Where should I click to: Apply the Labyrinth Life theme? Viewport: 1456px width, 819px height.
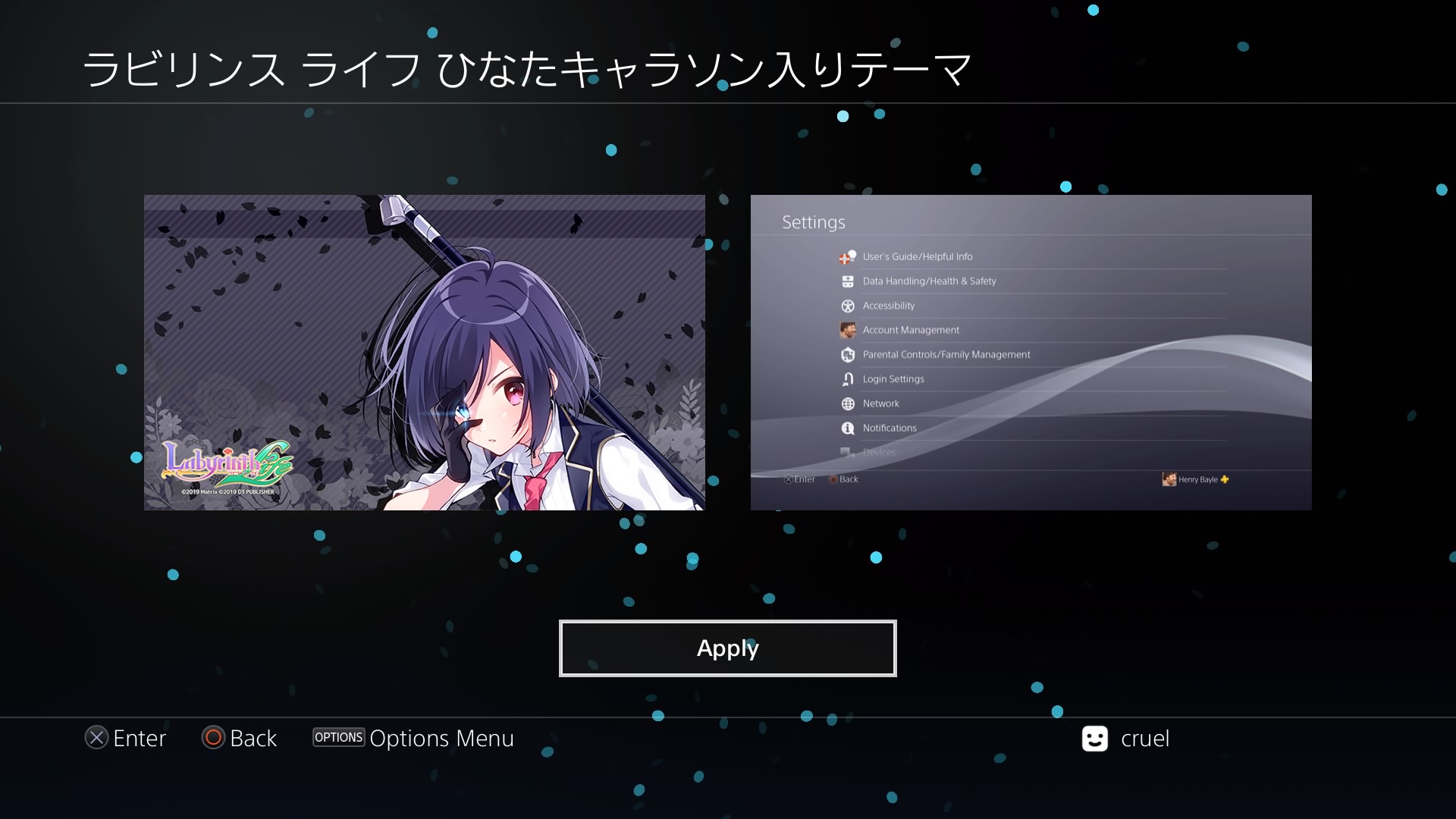tap(727, 648)
